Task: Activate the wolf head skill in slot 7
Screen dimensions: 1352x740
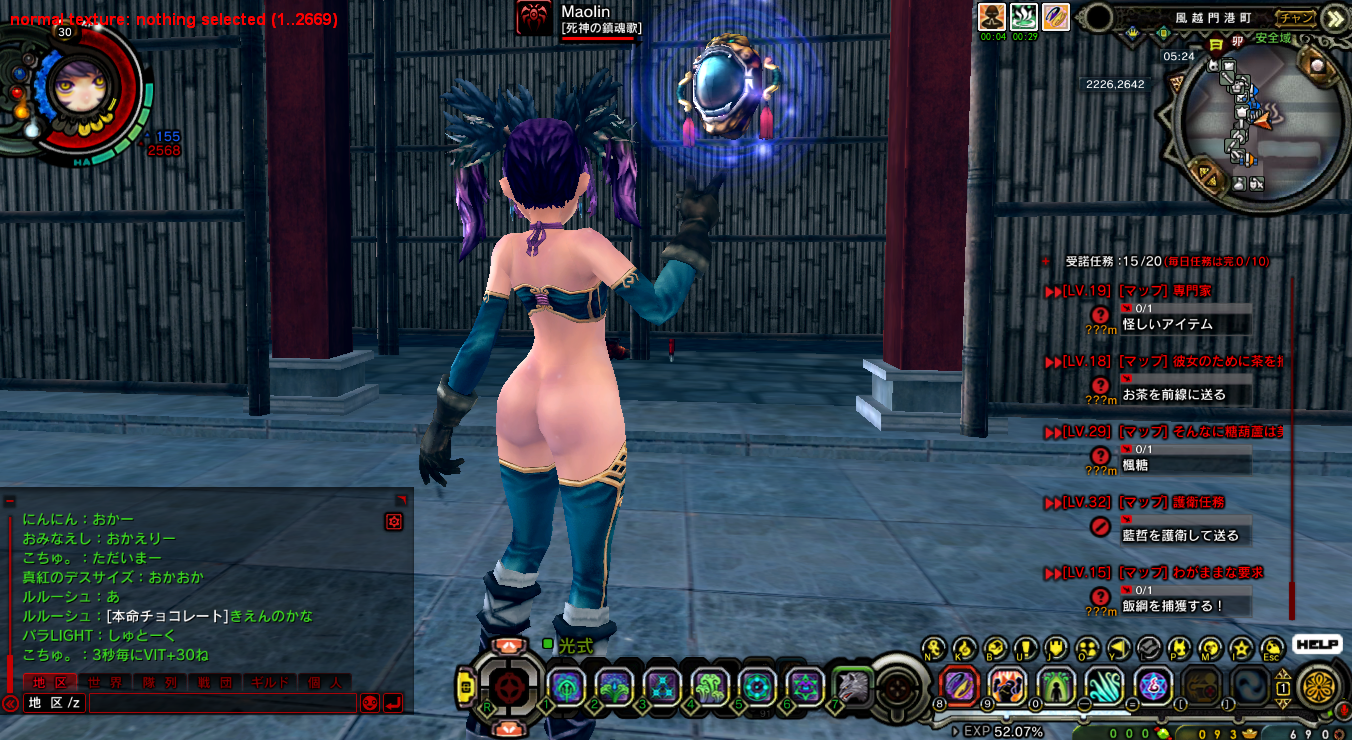Action: coord(852,685)
